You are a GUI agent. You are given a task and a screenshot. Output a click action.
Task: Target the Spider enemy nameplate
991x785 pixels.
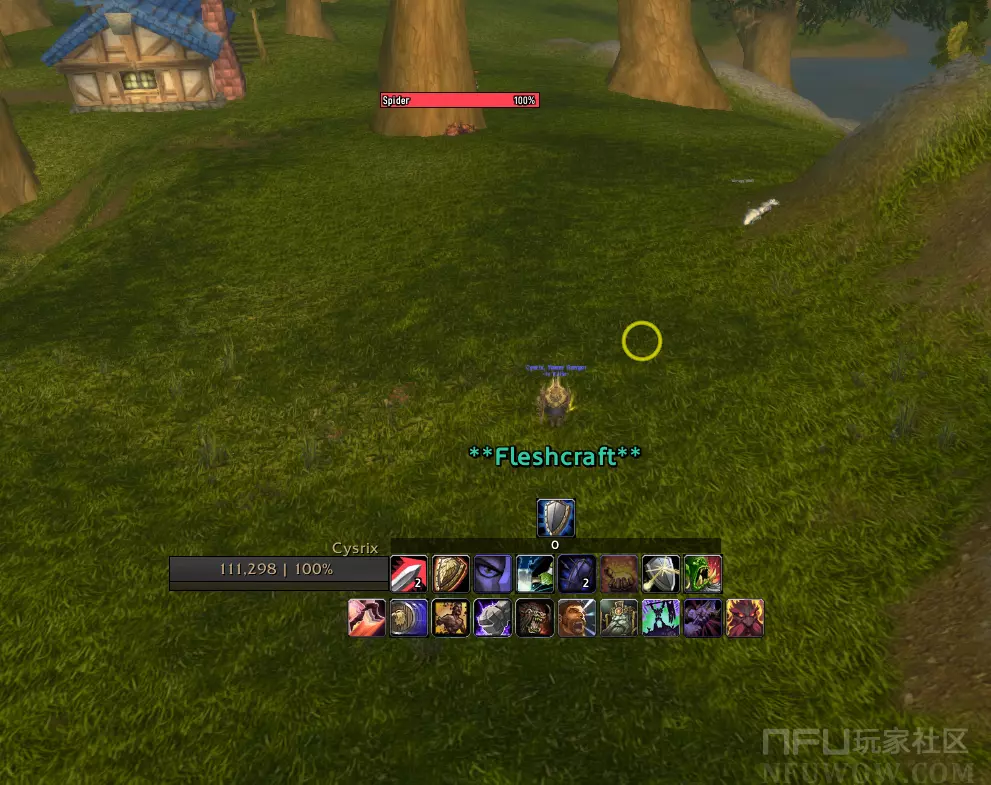pyautogui.click(x=460, y=100)
